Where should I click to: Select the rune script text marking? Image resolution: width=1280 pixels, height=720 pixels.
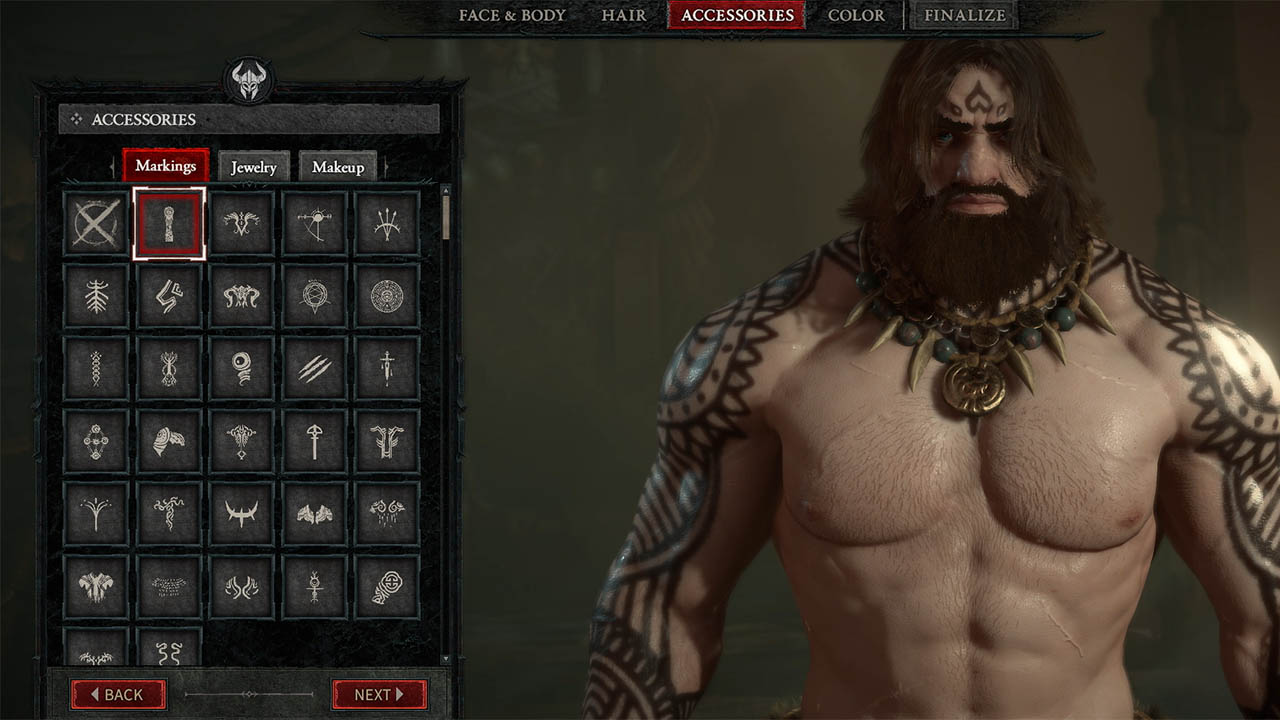pos(169,585)
